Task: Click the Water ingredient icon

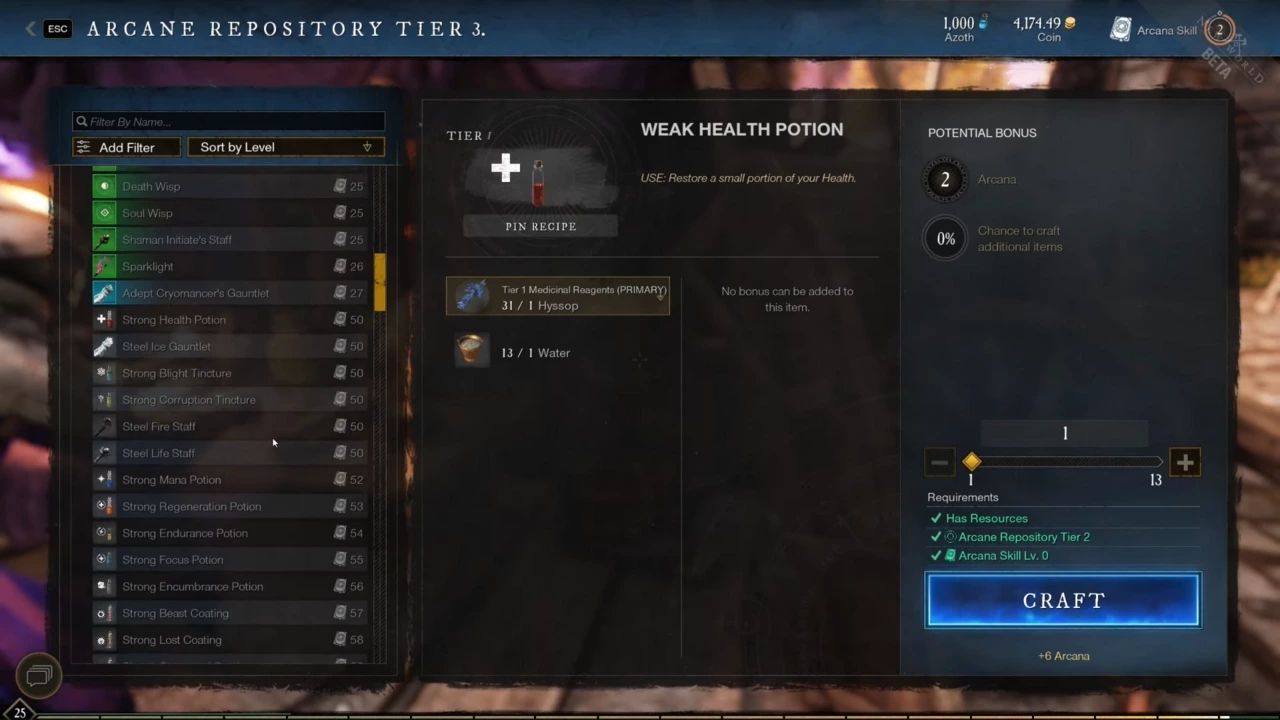Action: pyautogui.click(x=471, y=352)
